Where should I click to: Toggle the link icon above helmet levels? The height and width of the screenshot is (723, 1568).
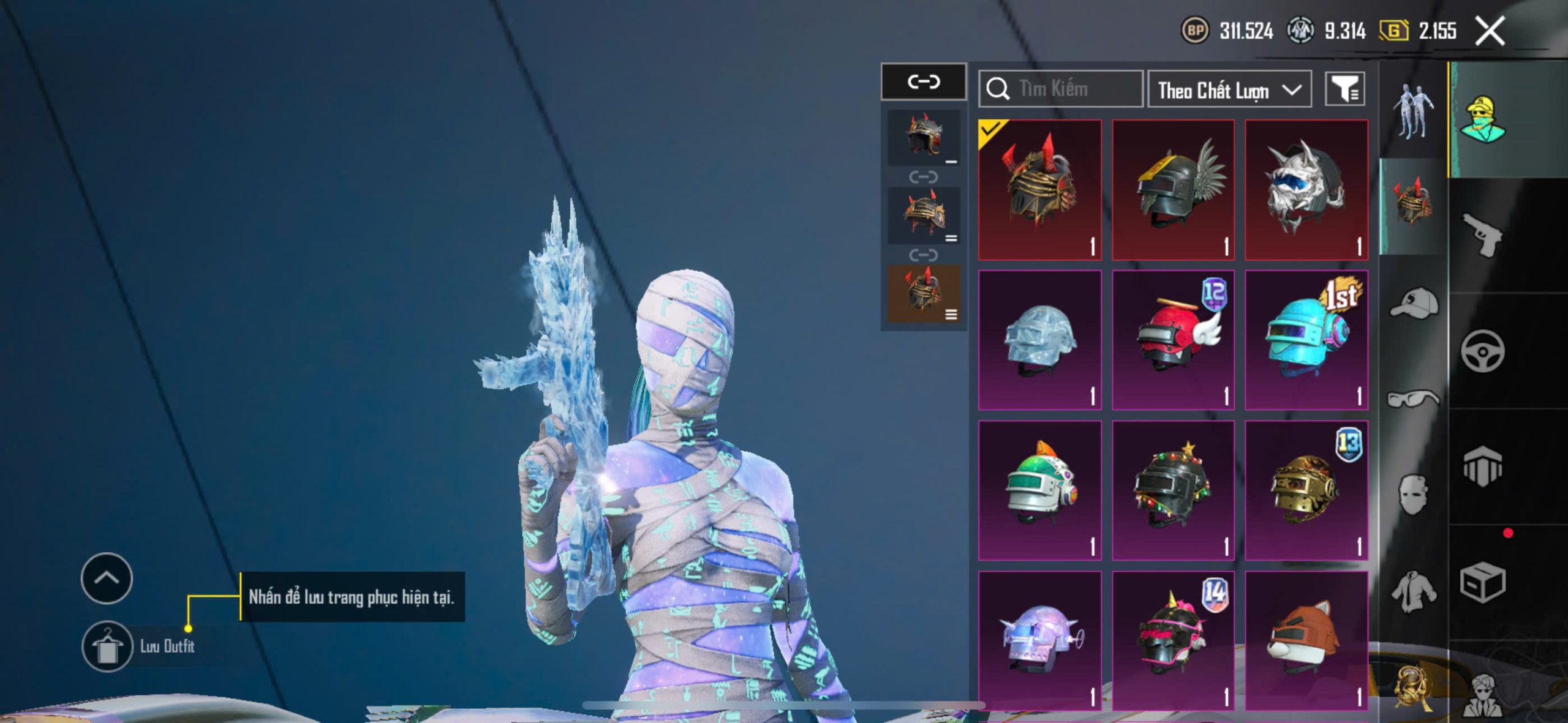click(923, 81)
